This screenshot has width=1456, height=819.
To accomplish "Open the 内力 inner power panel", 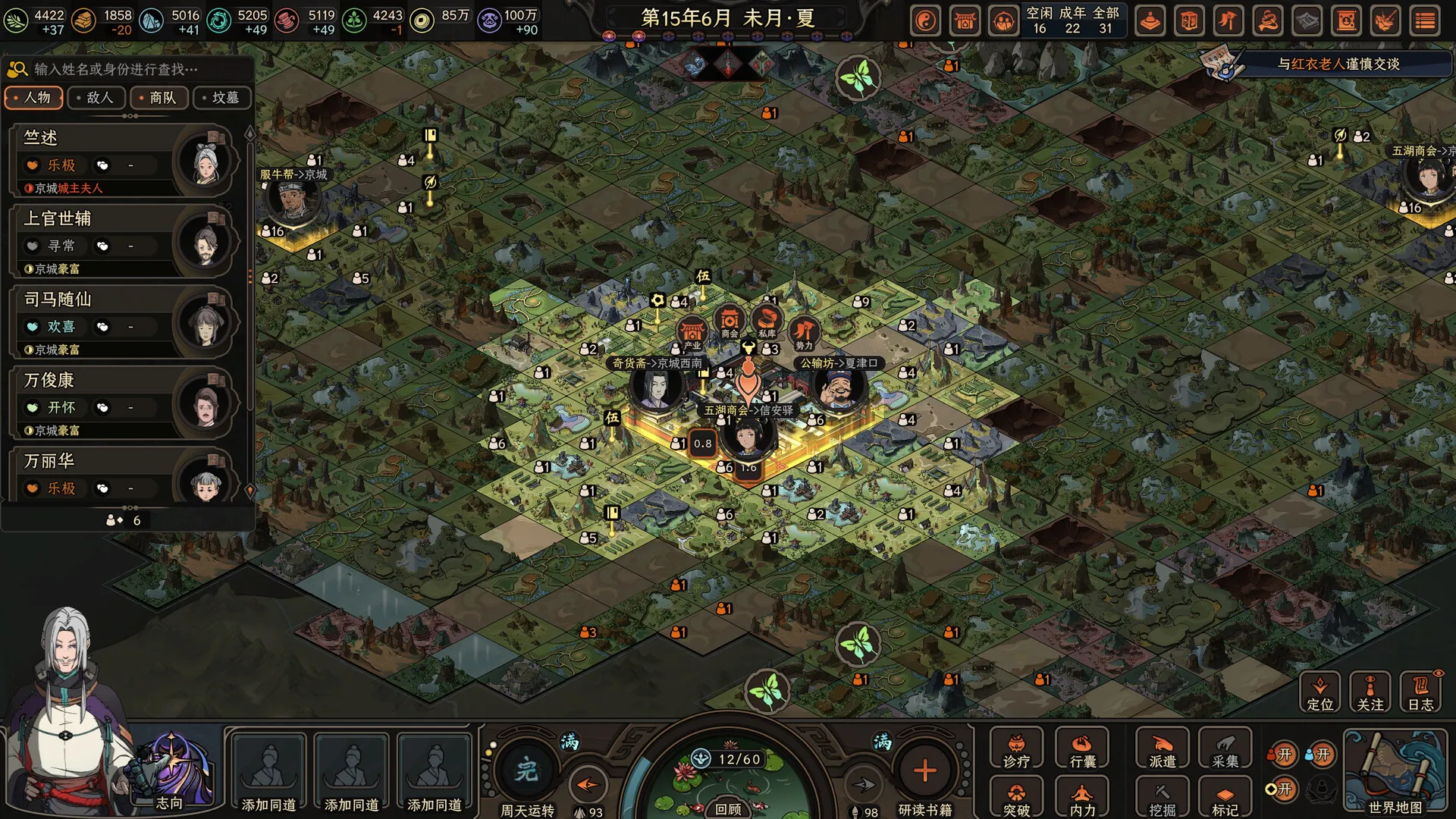I will click(x=1082, y=799).
